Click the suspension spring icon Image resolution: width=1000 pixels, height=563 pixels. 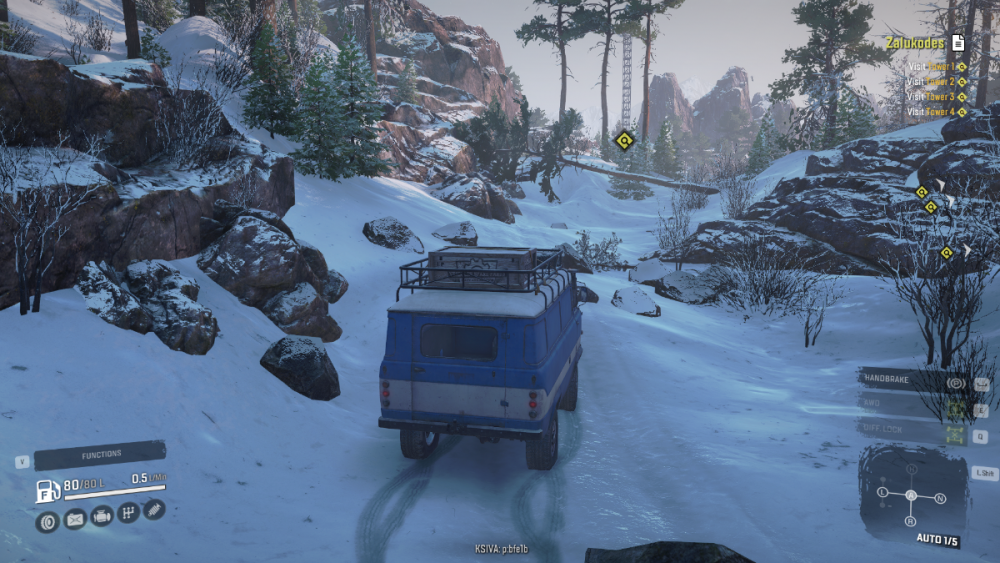pyautogui.click(x=153, y=509)
